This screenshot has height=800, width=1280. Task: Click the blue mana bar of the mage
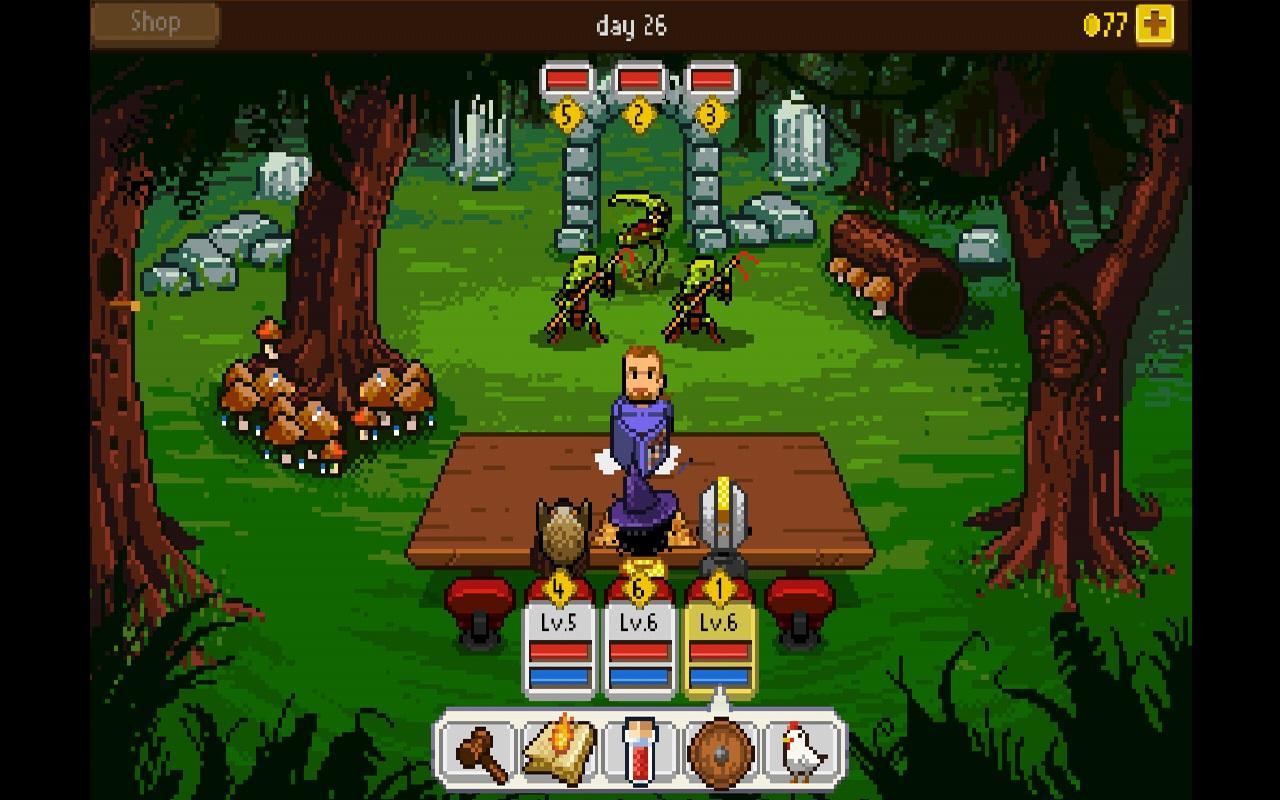[x=640, y=678]
